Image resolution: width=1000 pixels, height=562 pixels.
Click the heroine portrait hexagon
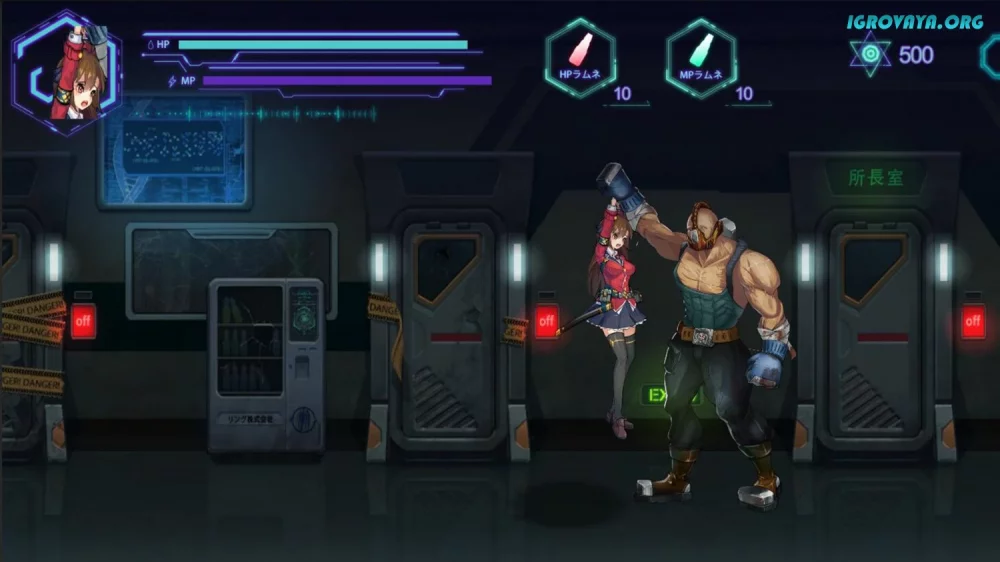click(67, 73)
